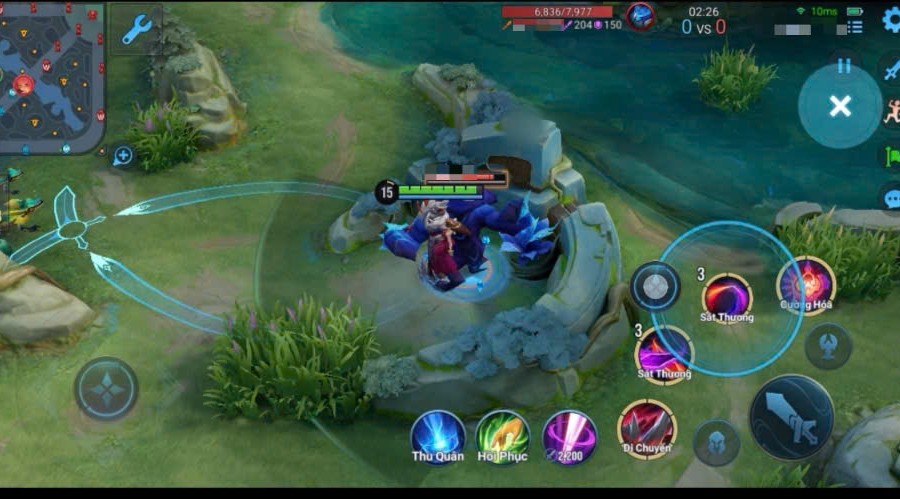Cancel the skill with the X button

click(x=840, y=106)
